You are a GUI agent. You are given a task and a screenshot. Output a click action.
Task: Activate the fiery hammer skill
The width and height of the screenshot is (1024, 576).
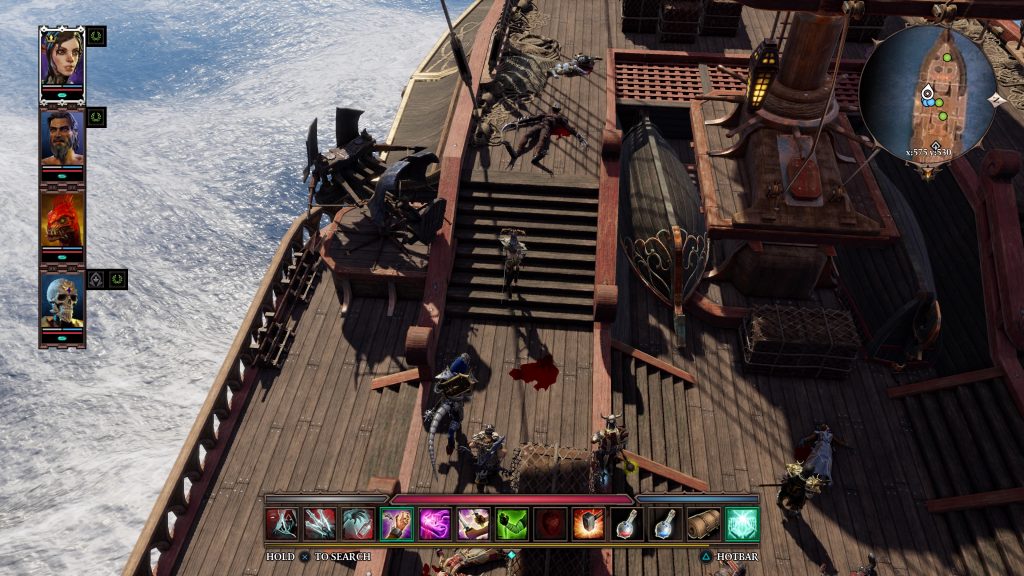point(588,524)
